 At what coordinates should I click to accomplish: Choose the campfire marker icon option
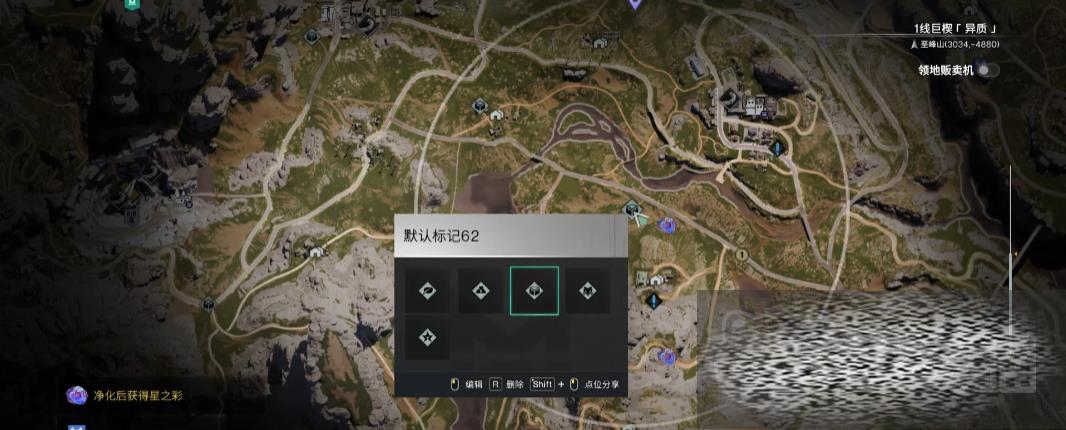click(480, 291)
